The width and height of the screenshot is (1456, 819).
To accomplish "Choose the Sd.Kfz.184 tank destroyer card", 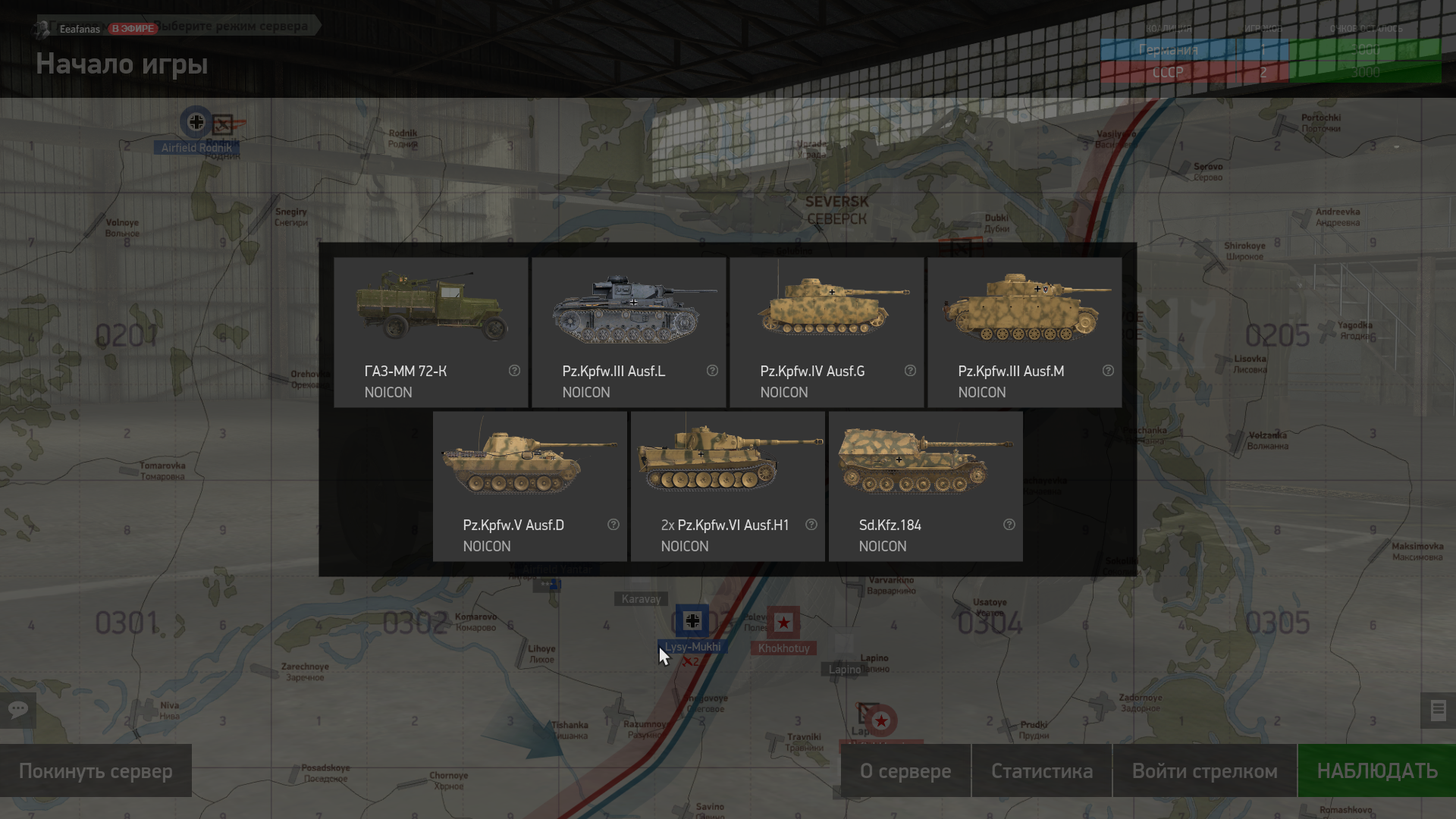I will 925,486.
